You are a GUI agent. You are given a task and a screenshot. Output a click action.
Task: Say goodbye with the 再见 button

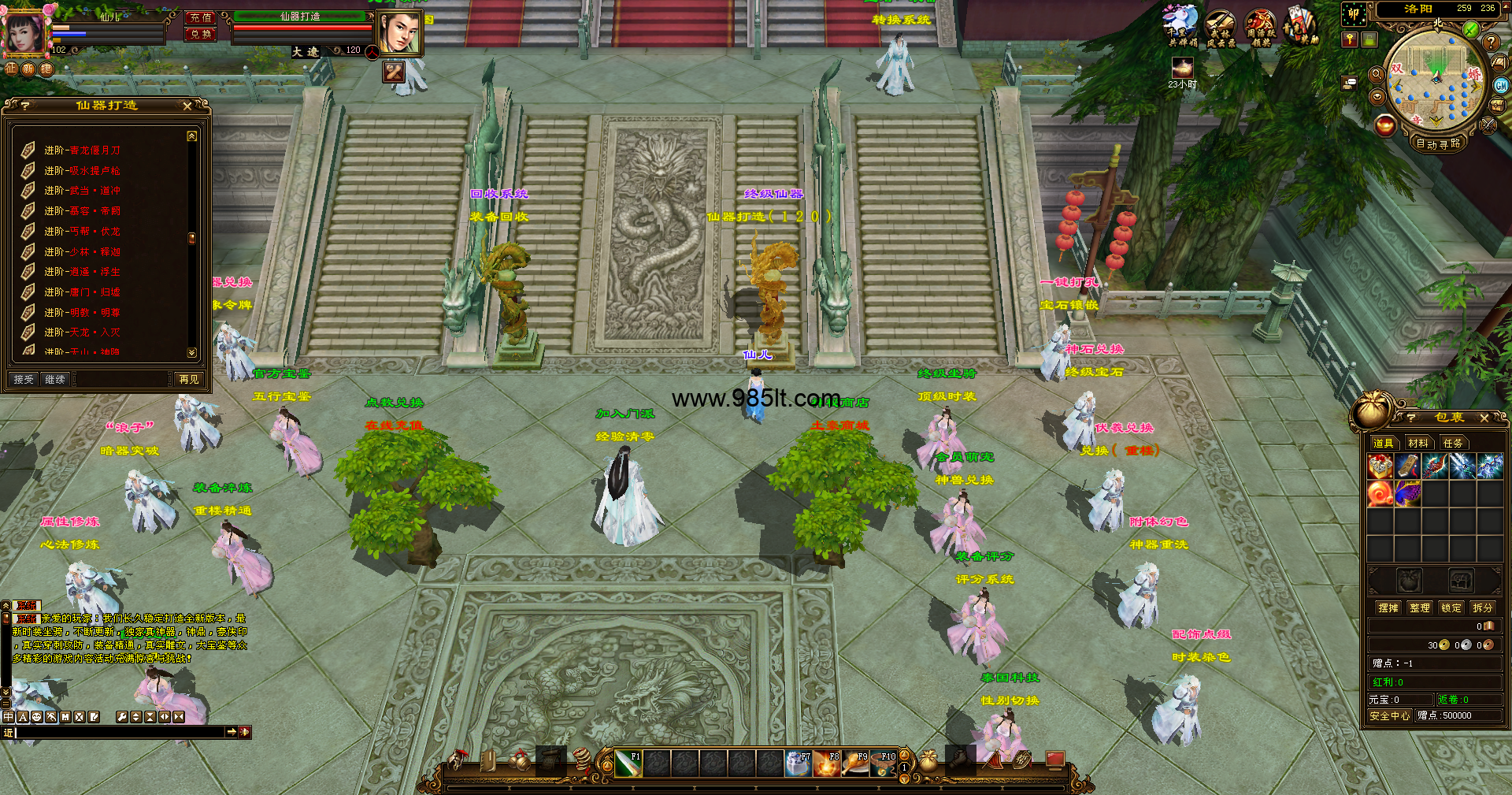tap(189, 380)
